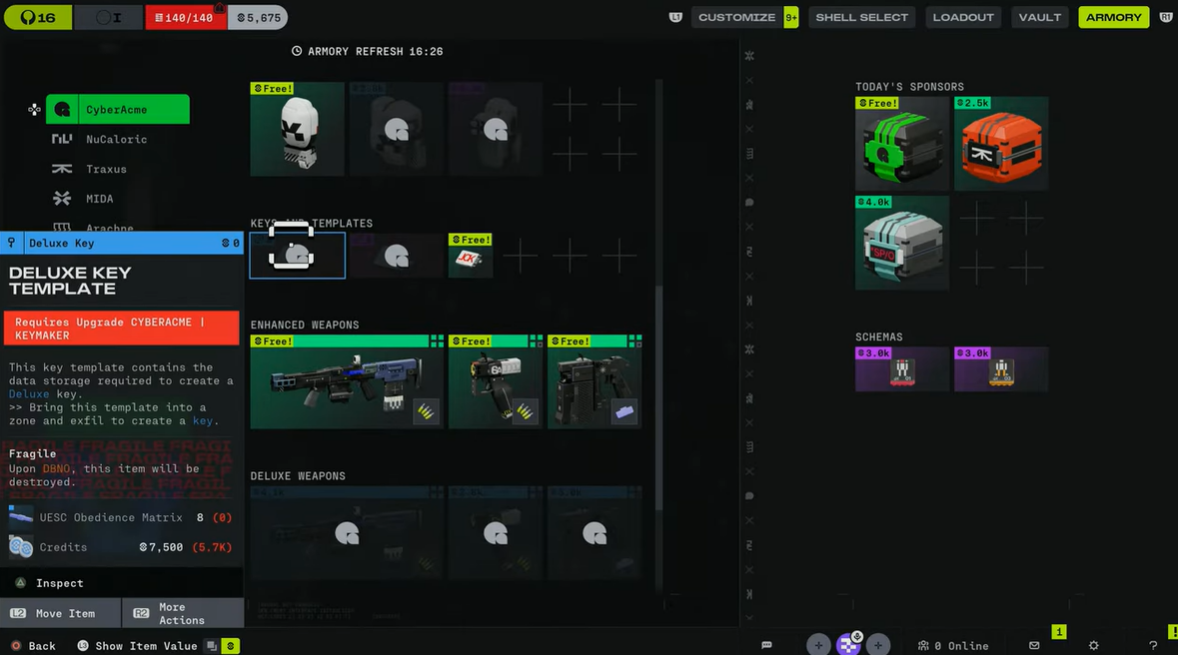Switch to Shell Select tab
The image size is (1178, 655).
tap(861, 17)
